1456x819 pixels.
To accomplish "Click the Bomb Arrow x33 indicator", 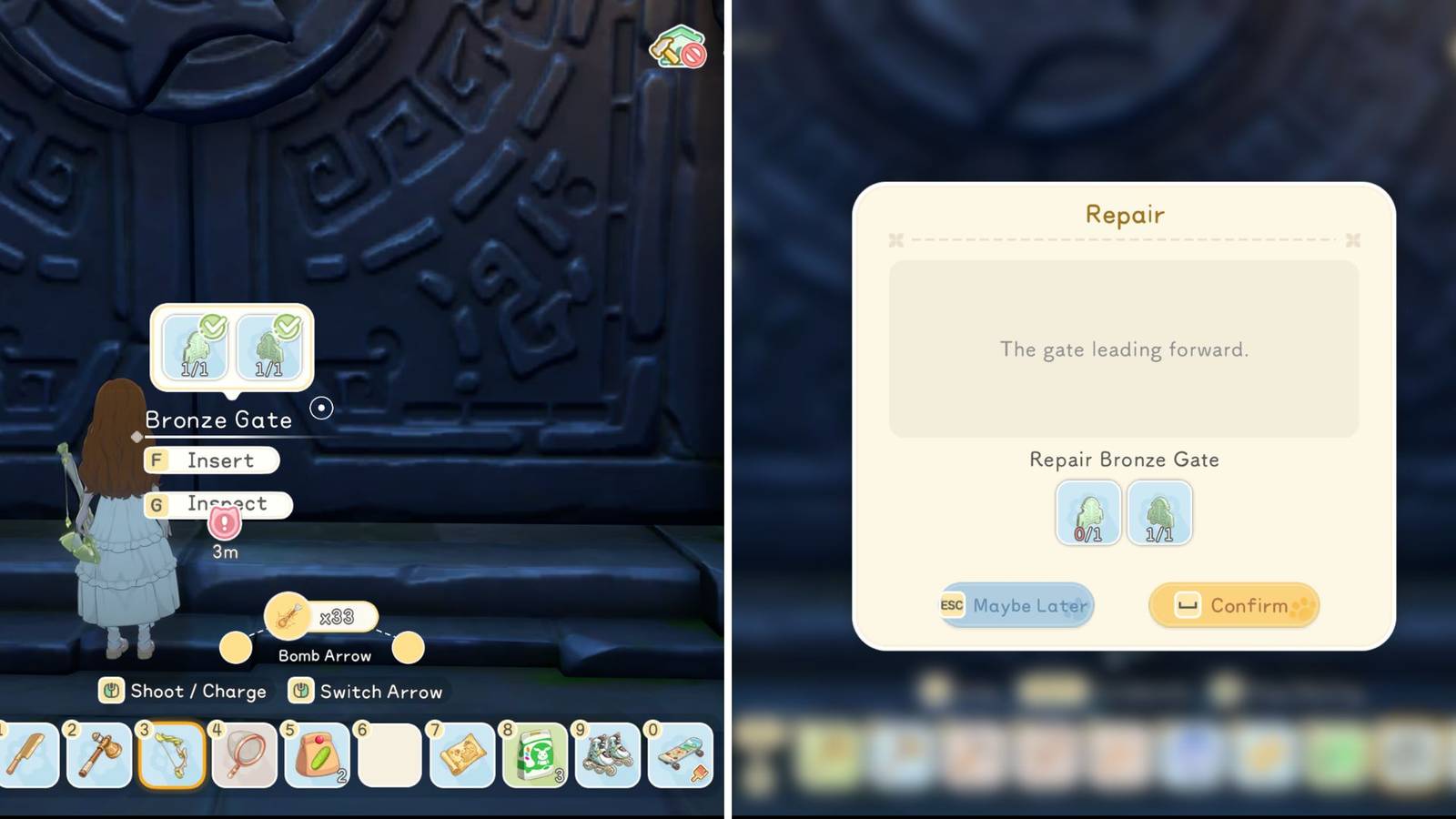I will (320, 616).
